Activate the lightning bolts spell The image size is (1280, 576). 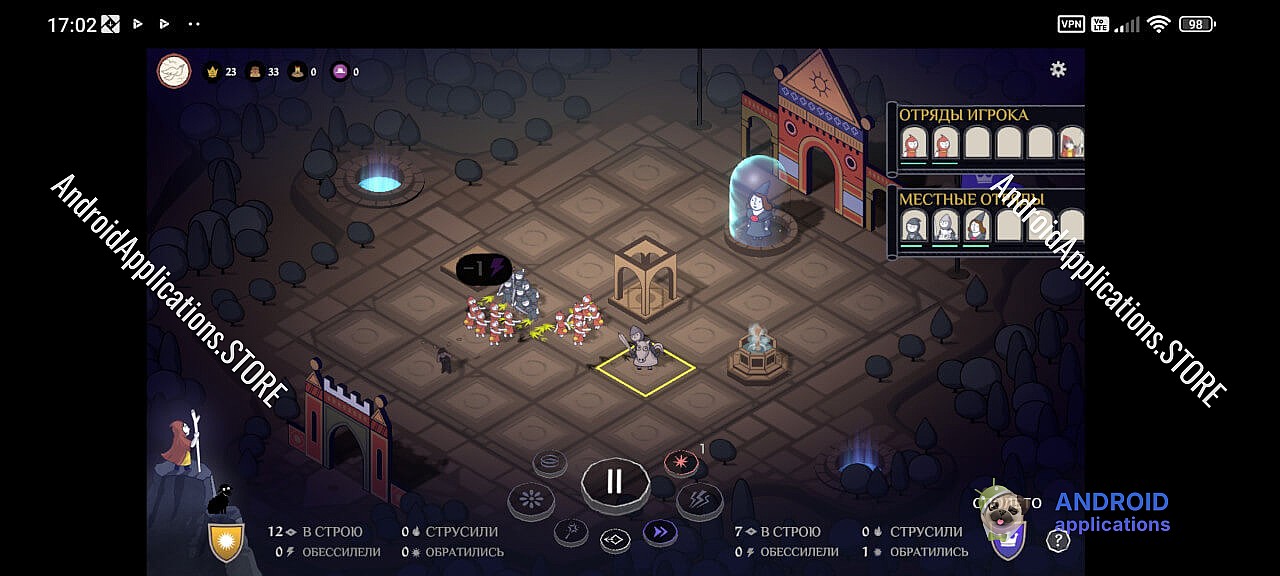699,499
